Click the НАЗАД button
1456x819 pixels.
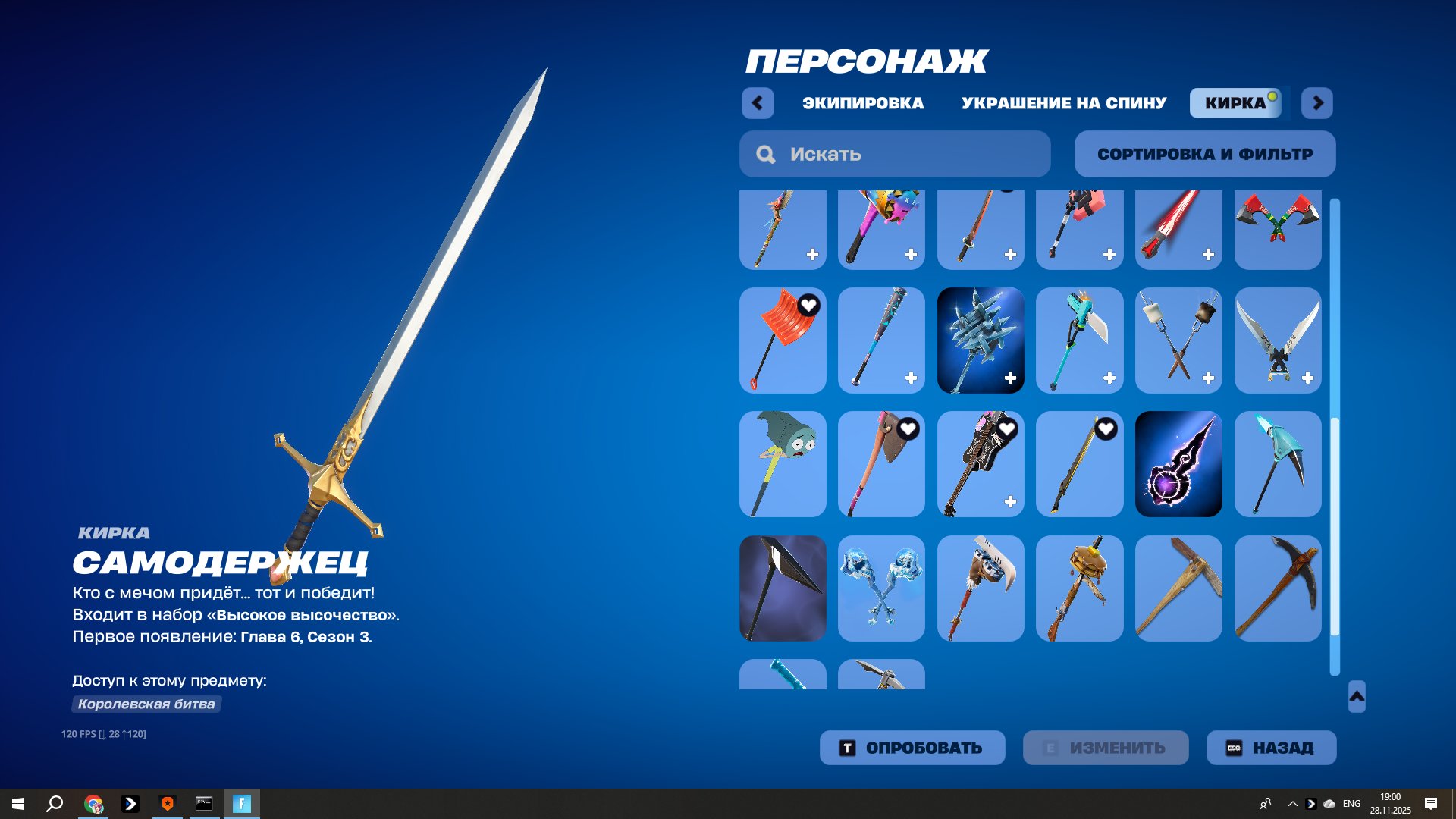tap(1271, 747)
